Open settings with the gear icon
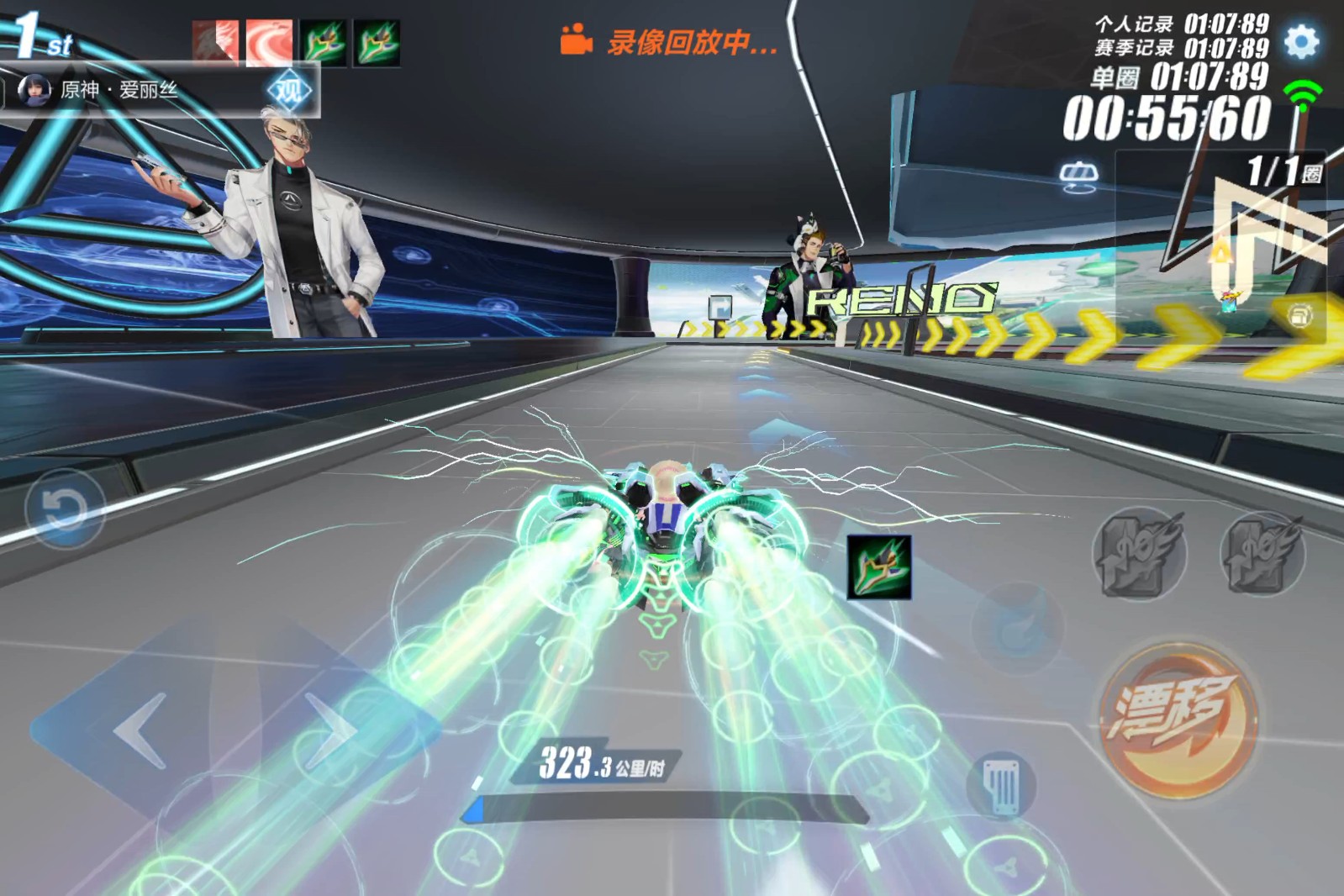 (x=1301, y=41)
